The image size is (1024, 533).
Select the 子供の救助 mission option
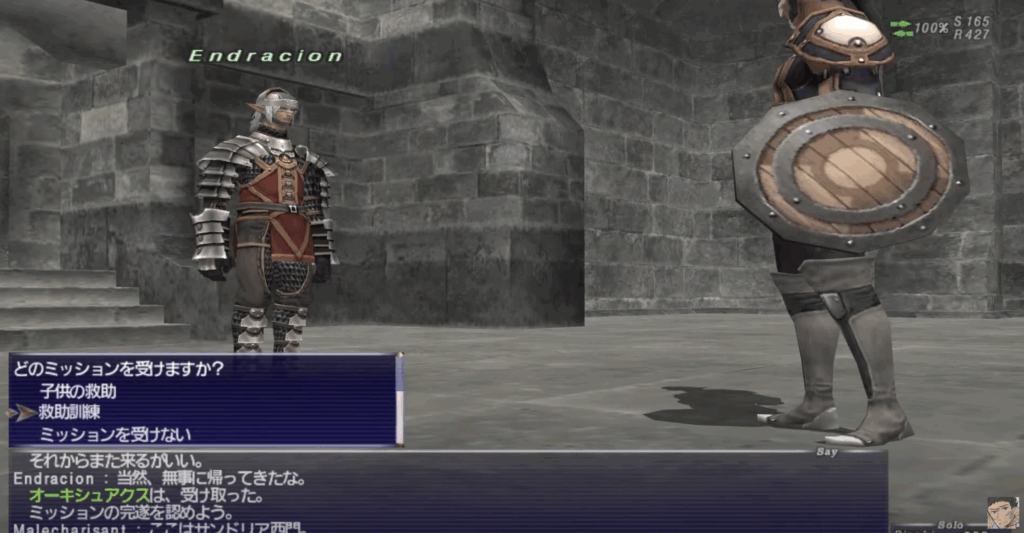[79, 391]
